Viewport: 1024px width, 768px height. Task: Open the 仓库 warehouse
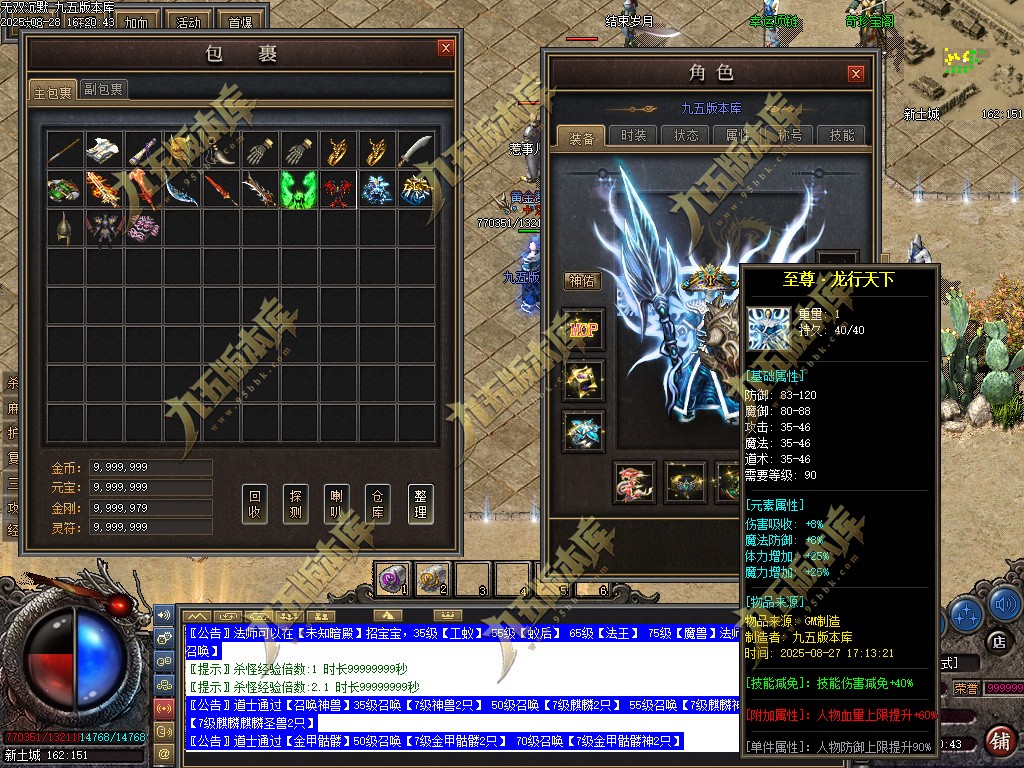coord(378,503)
